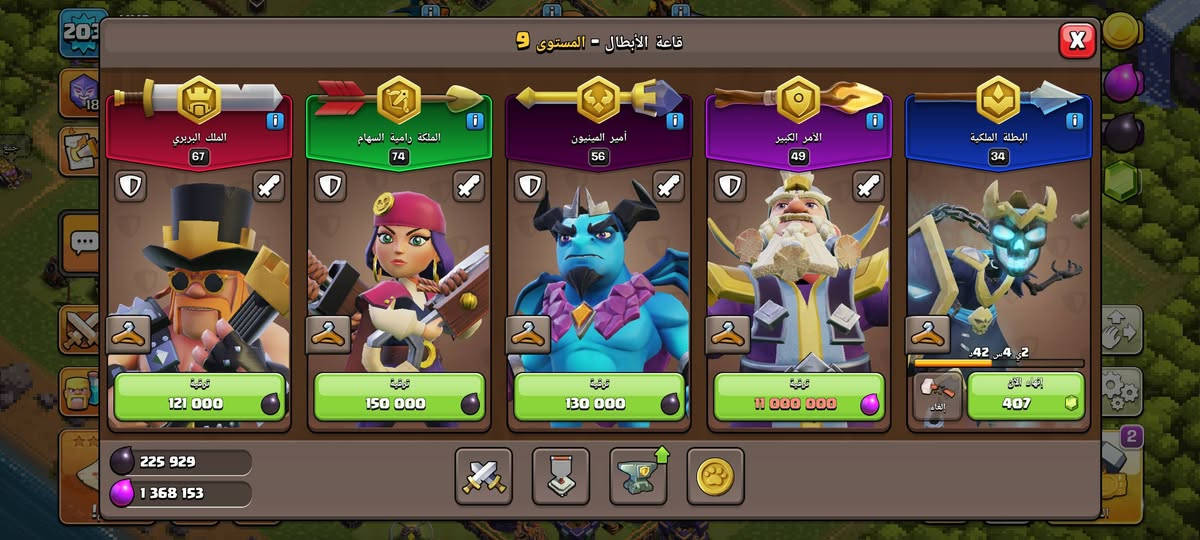The height and width of the screenshot is (540, 1200).
Task: Upgrade Archer Queen for 150 000 dark elixir
Action: 399,397
